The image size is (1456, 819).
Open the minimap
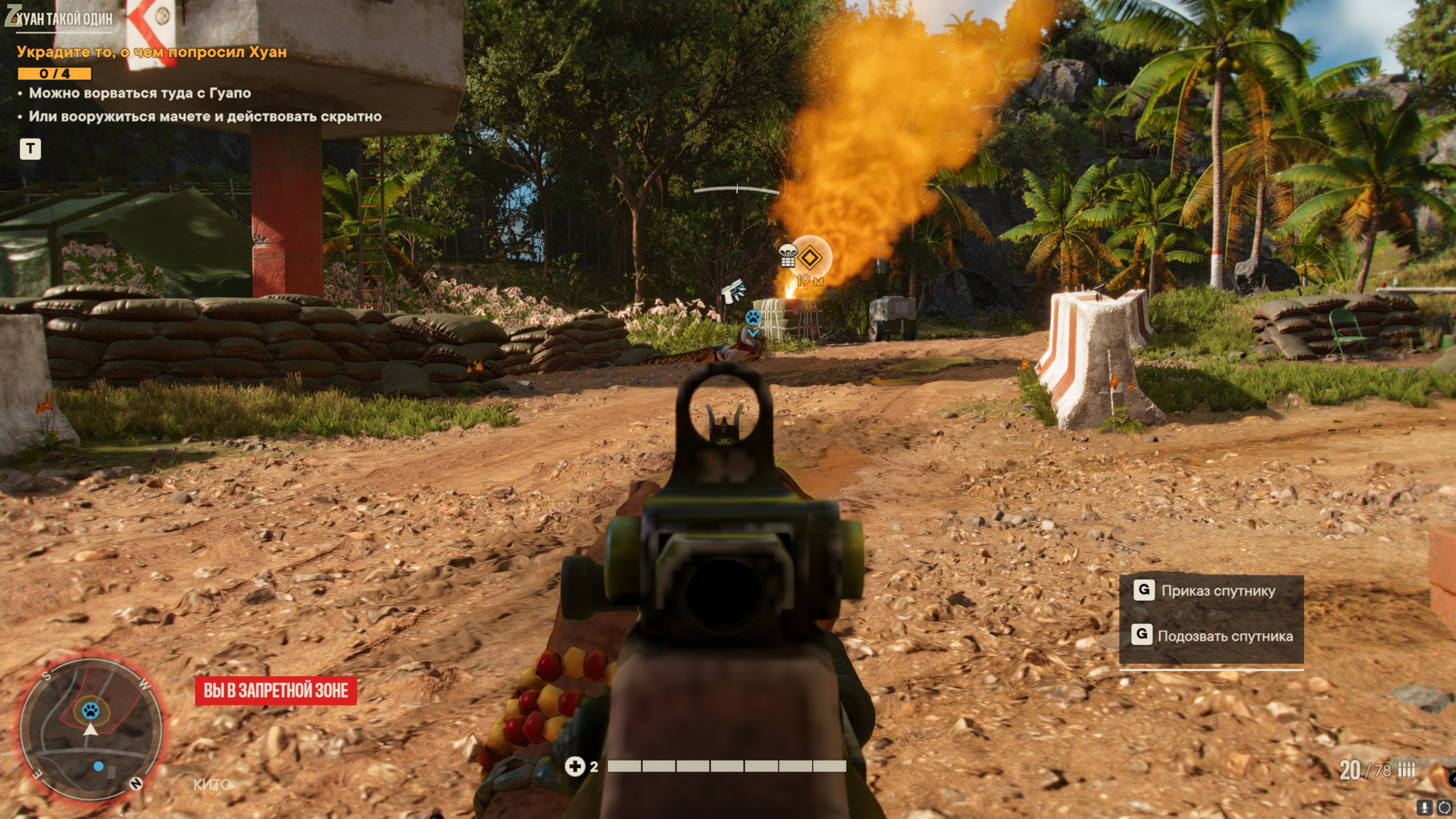pos(91,728)
